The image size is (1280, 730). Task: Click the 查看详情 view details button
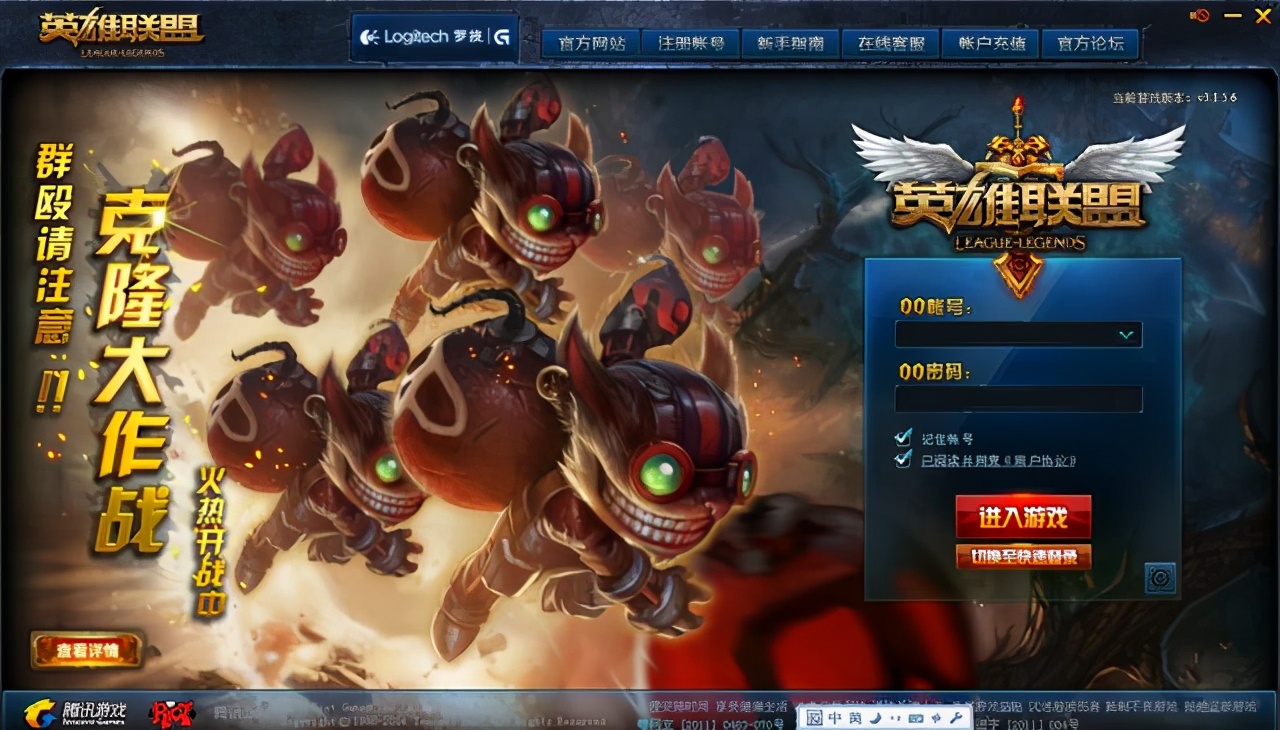[x=88, y=649]
